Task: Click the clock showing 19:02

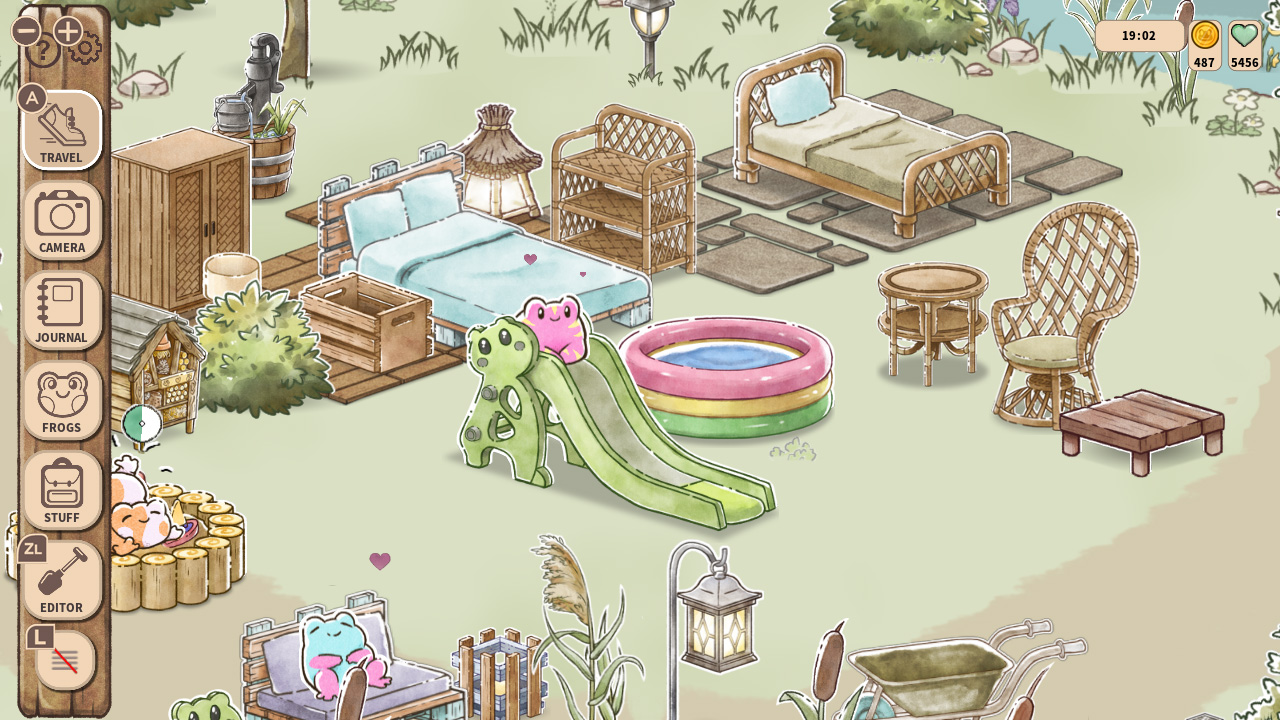Action: [1140, 34]
